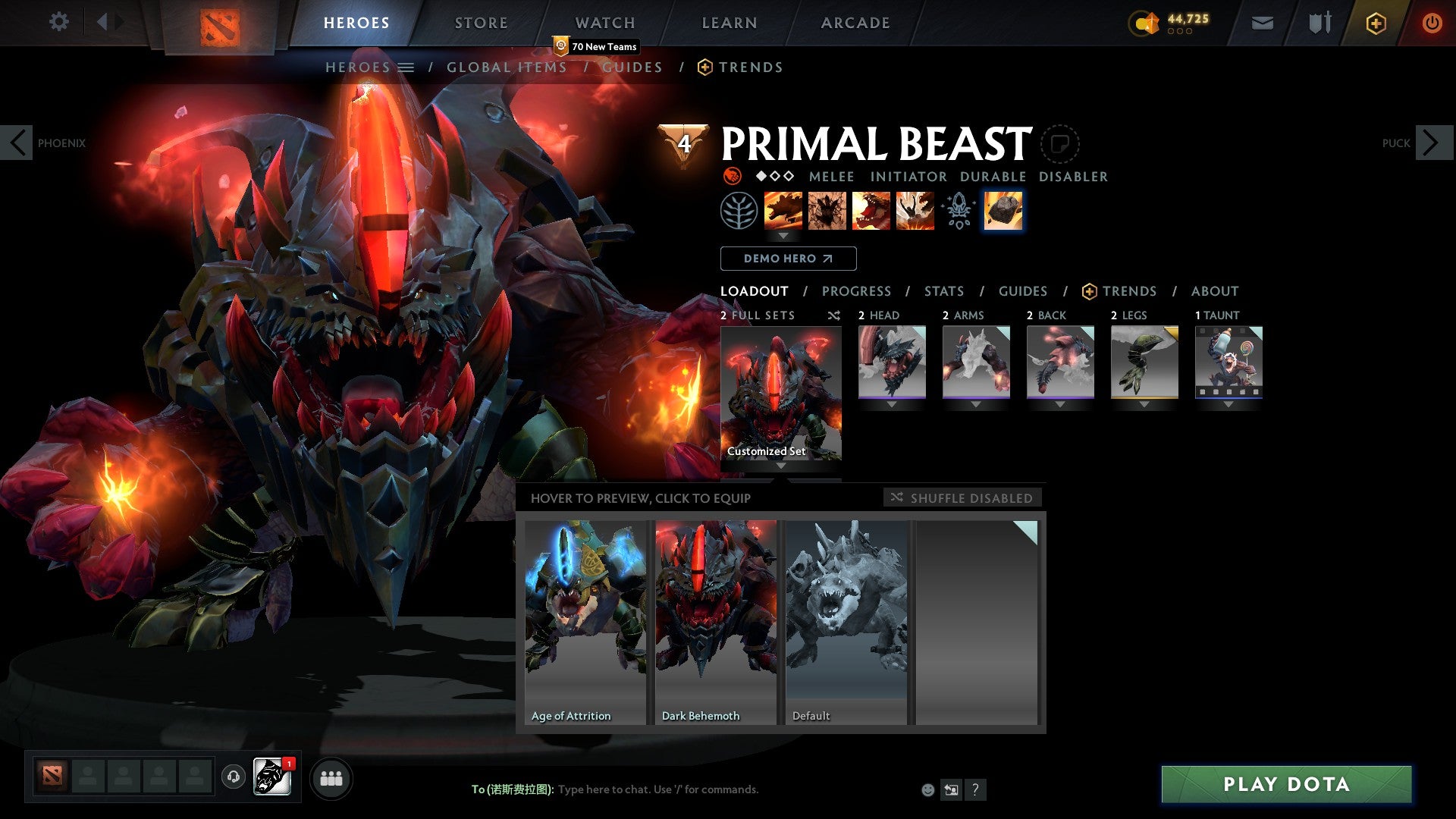
Task: Open the voice chat headset icon
Action: 234,777
